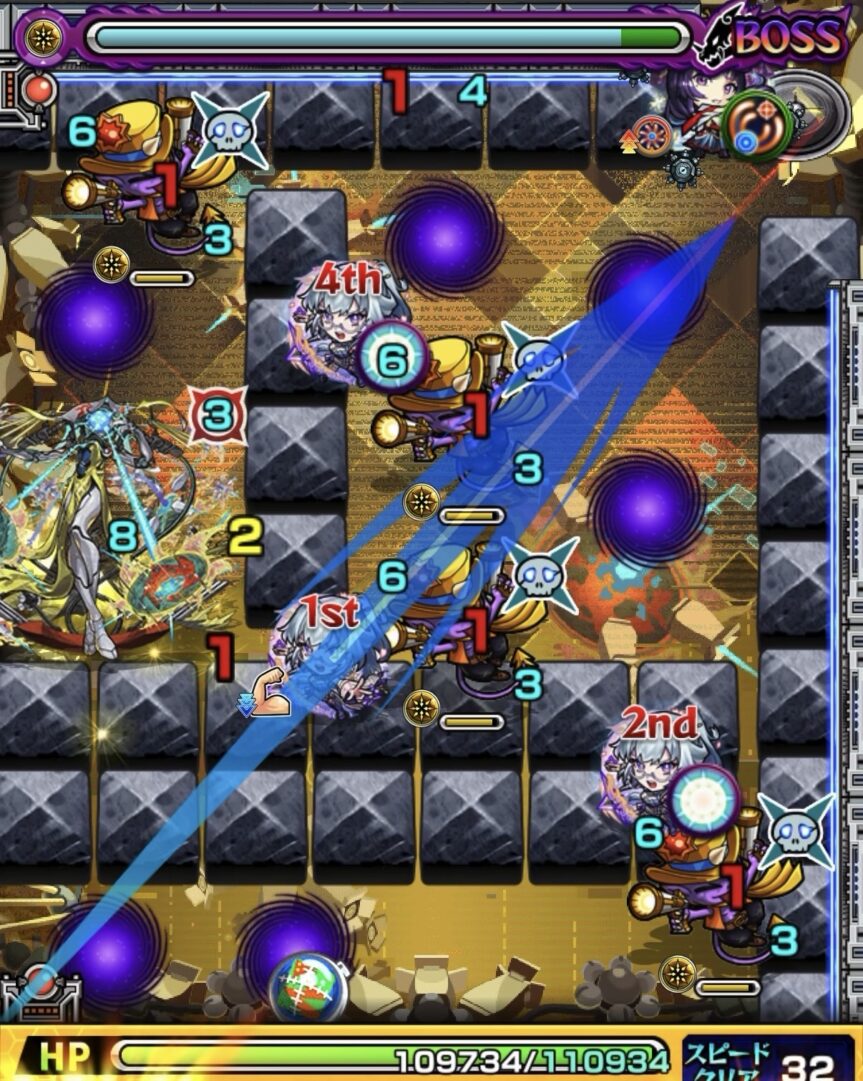Select the ball unit marked 1st

click(330, 655)
